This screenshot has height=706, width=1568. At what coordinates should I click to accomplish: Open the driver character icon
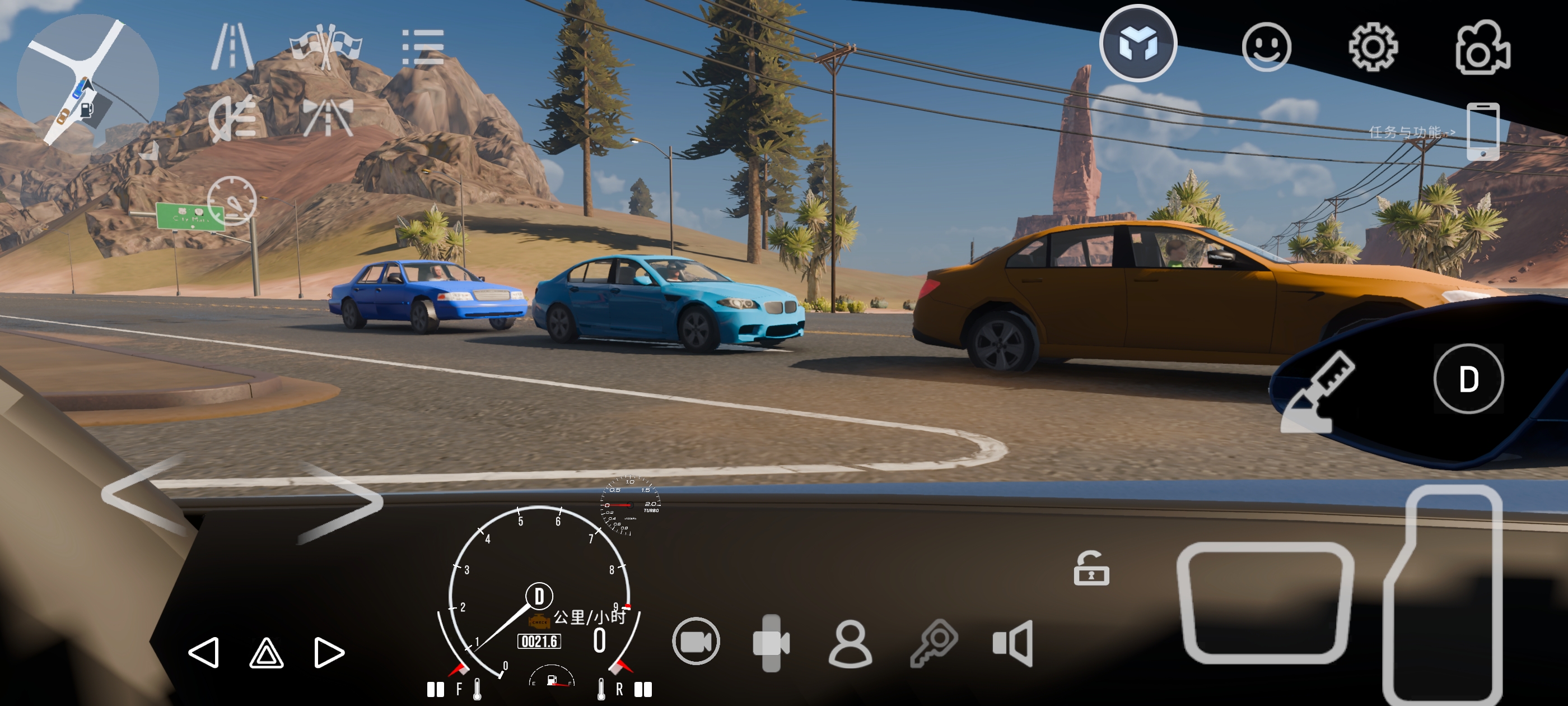click(x=850, y=644)
